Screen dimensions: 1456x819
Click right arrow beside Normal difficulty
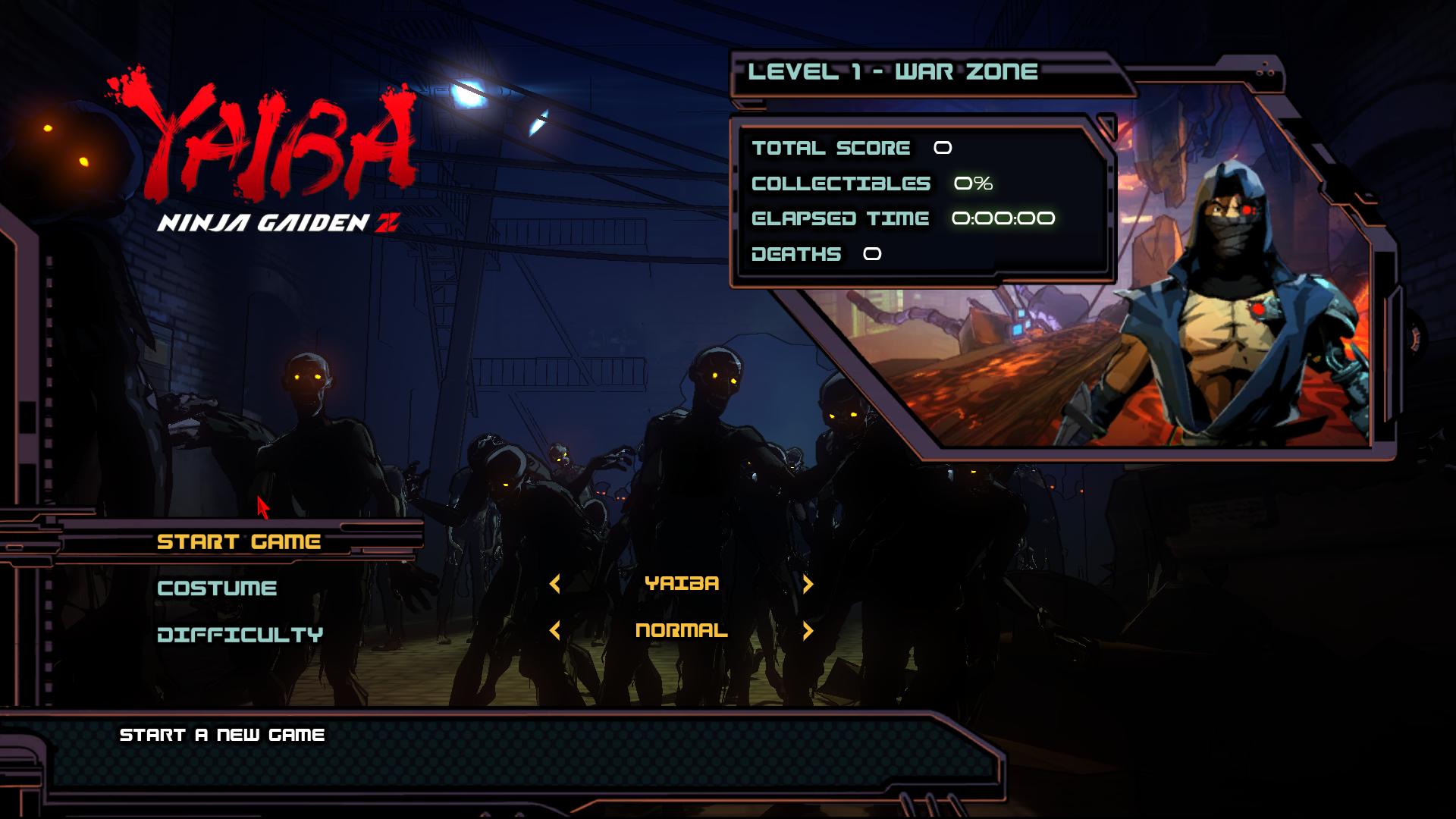click(808, 630)
